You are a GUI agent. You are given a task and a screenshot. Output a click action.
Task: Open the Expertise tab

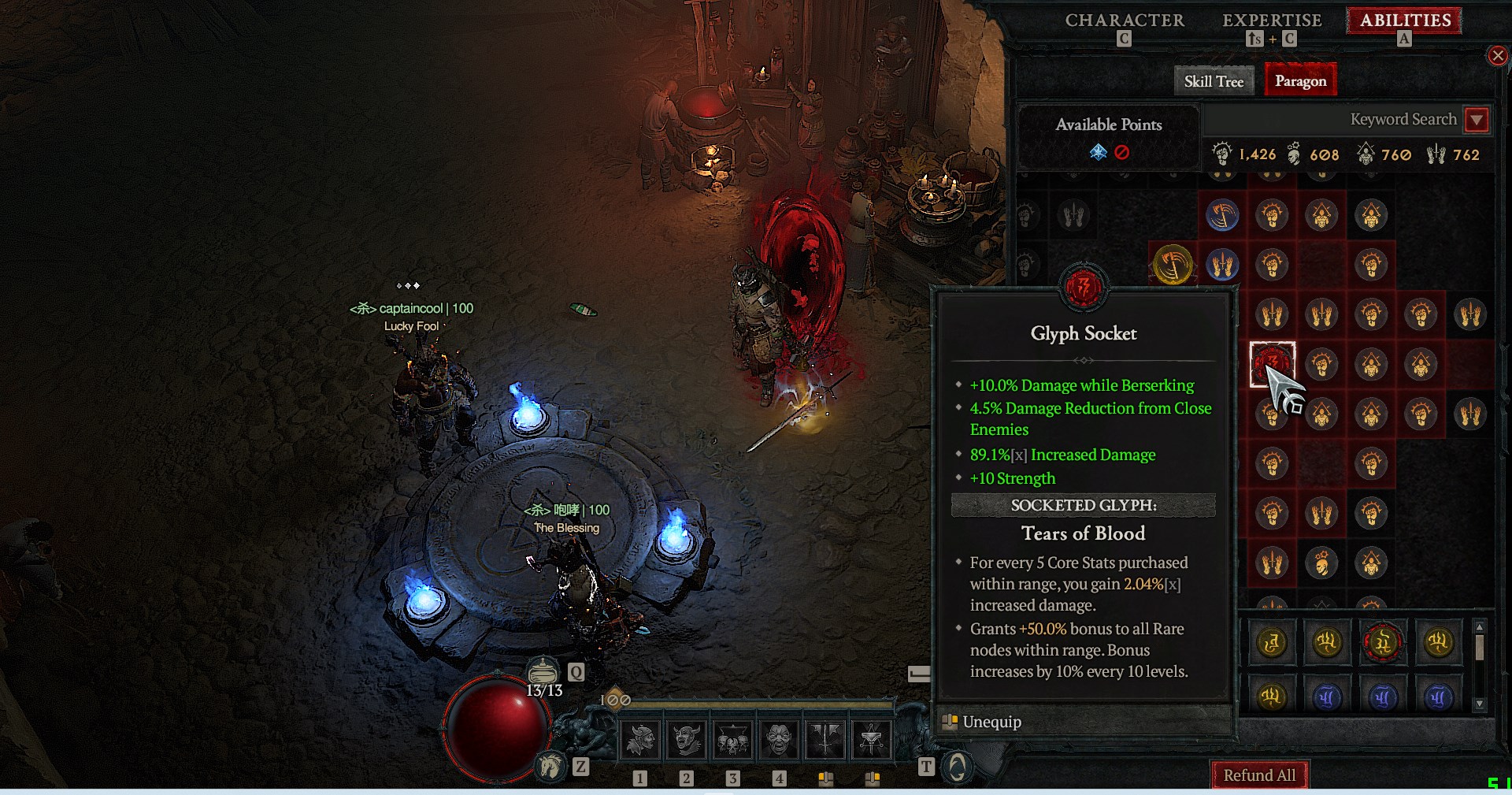point(1272,20)
